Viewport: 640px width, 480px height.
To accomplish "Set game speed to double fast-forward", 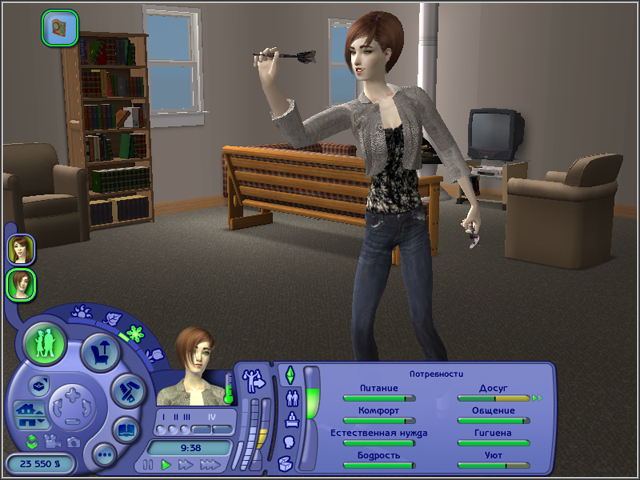I will point(186,465).
